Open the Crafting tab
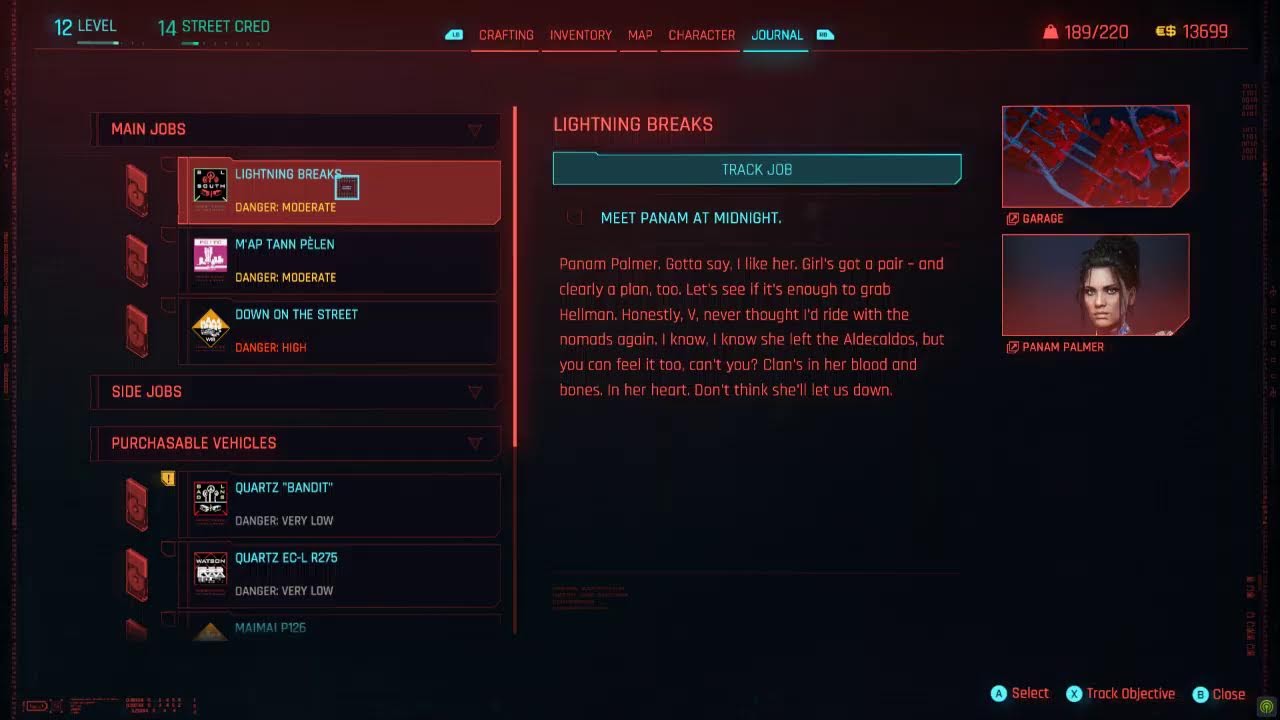The height and width of the screenshot is (720, 1280). tap(506, 35)
